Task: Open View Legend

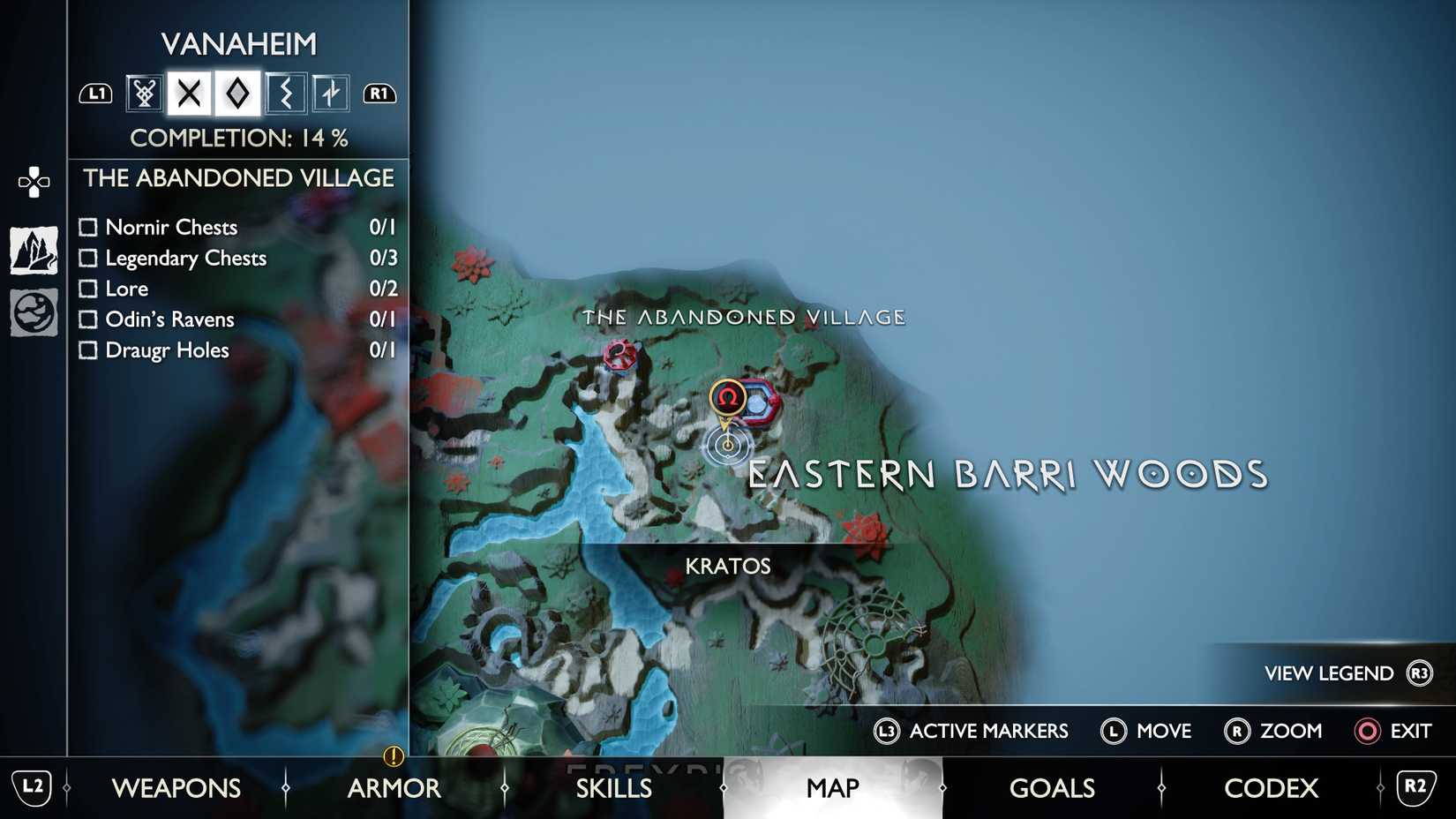Action: point(1327,672)
